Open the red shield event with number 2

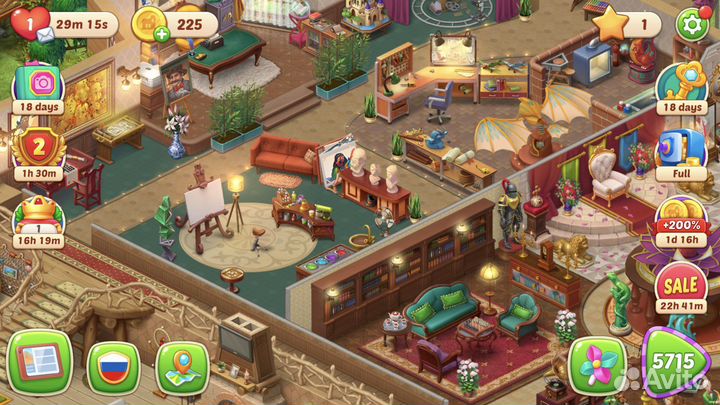[39, 148]
